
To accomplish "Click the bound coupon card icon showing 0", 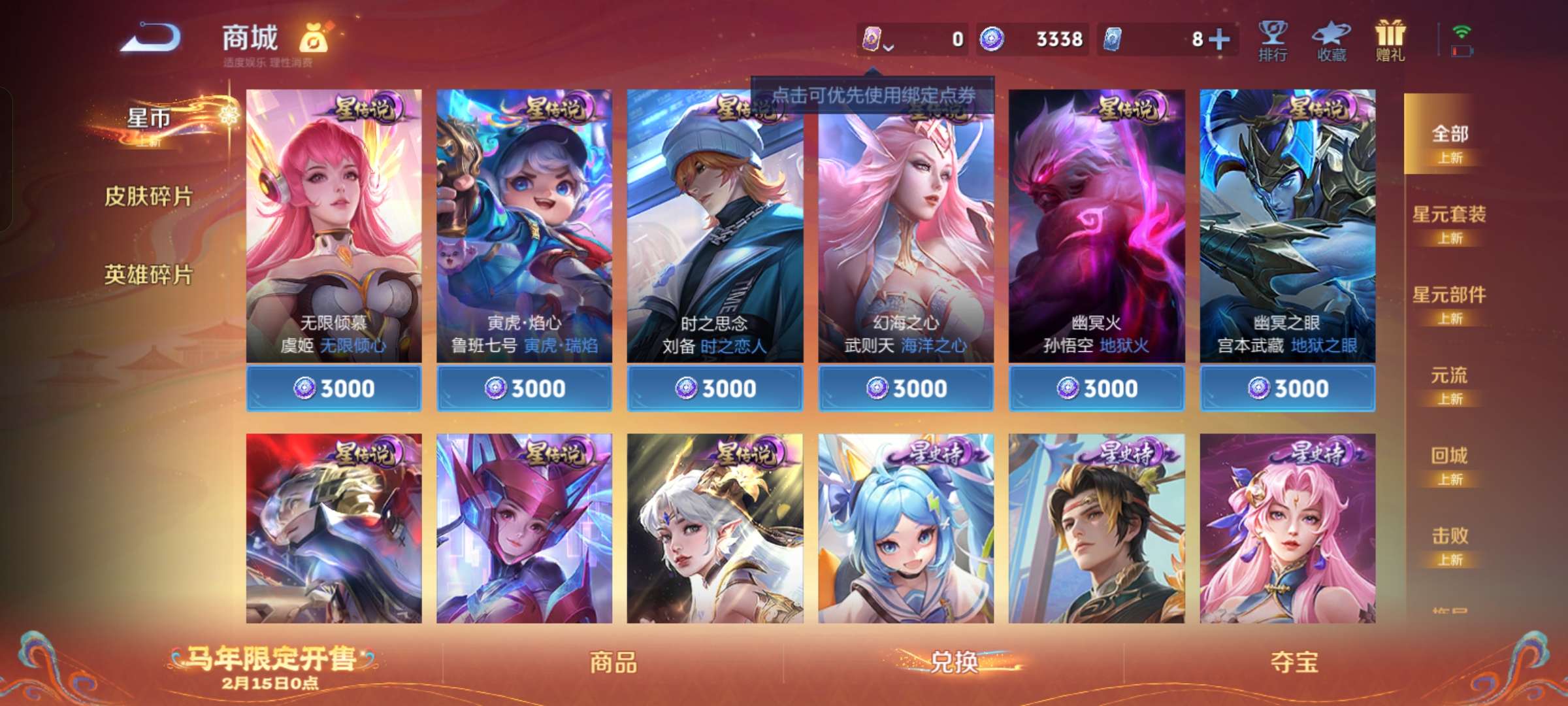I will coord(871,39).
